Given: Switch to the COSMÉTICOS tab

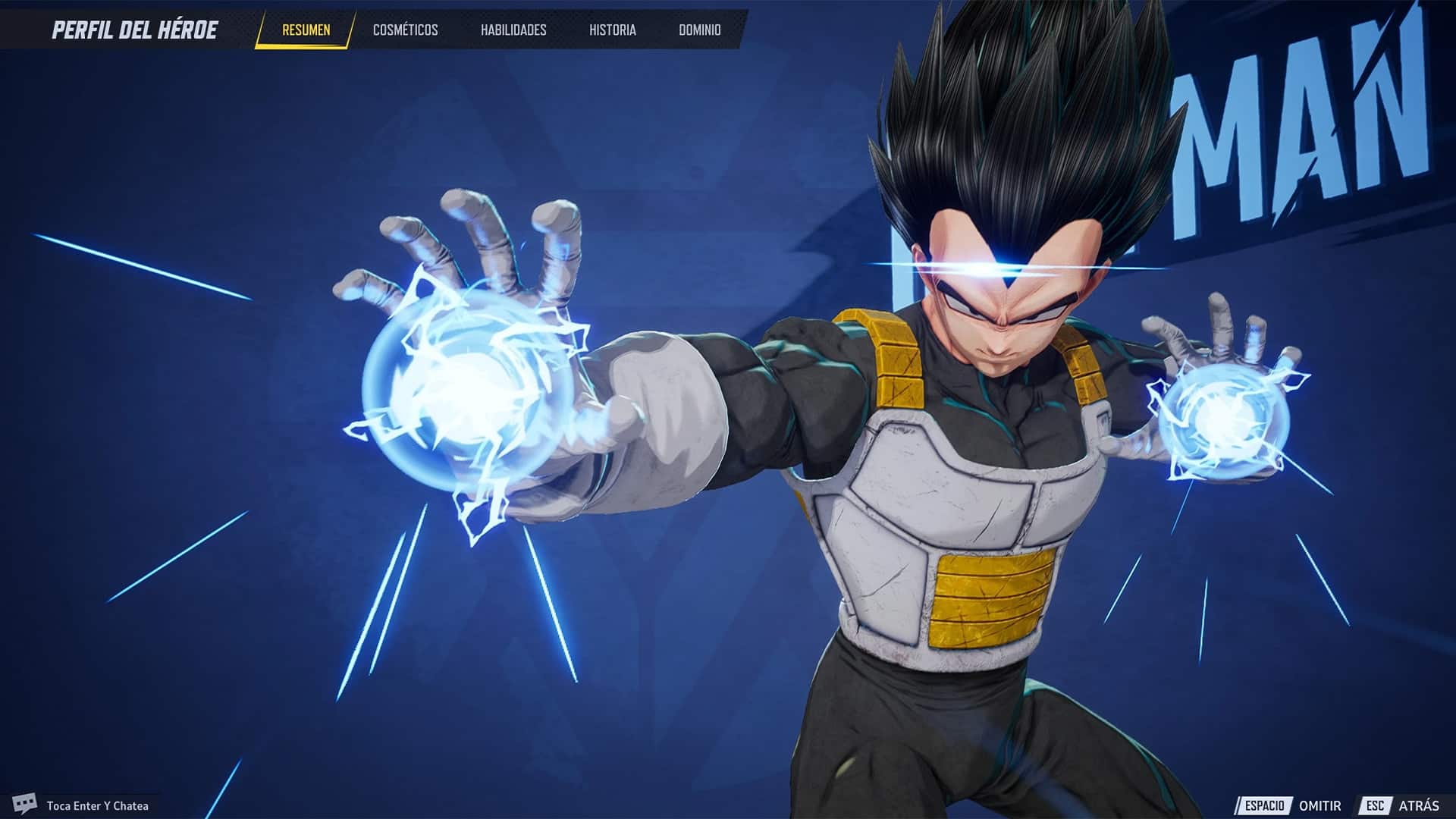Looking at the screenshot, I should (404, 31).
